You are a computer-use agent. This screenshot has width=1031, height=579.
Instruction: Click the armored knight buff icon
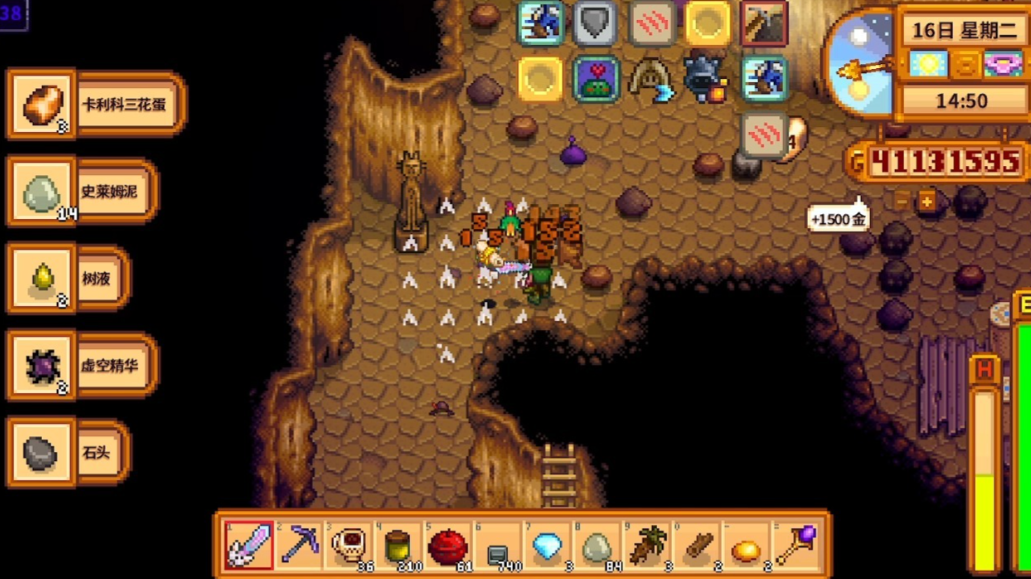(706, 79)
